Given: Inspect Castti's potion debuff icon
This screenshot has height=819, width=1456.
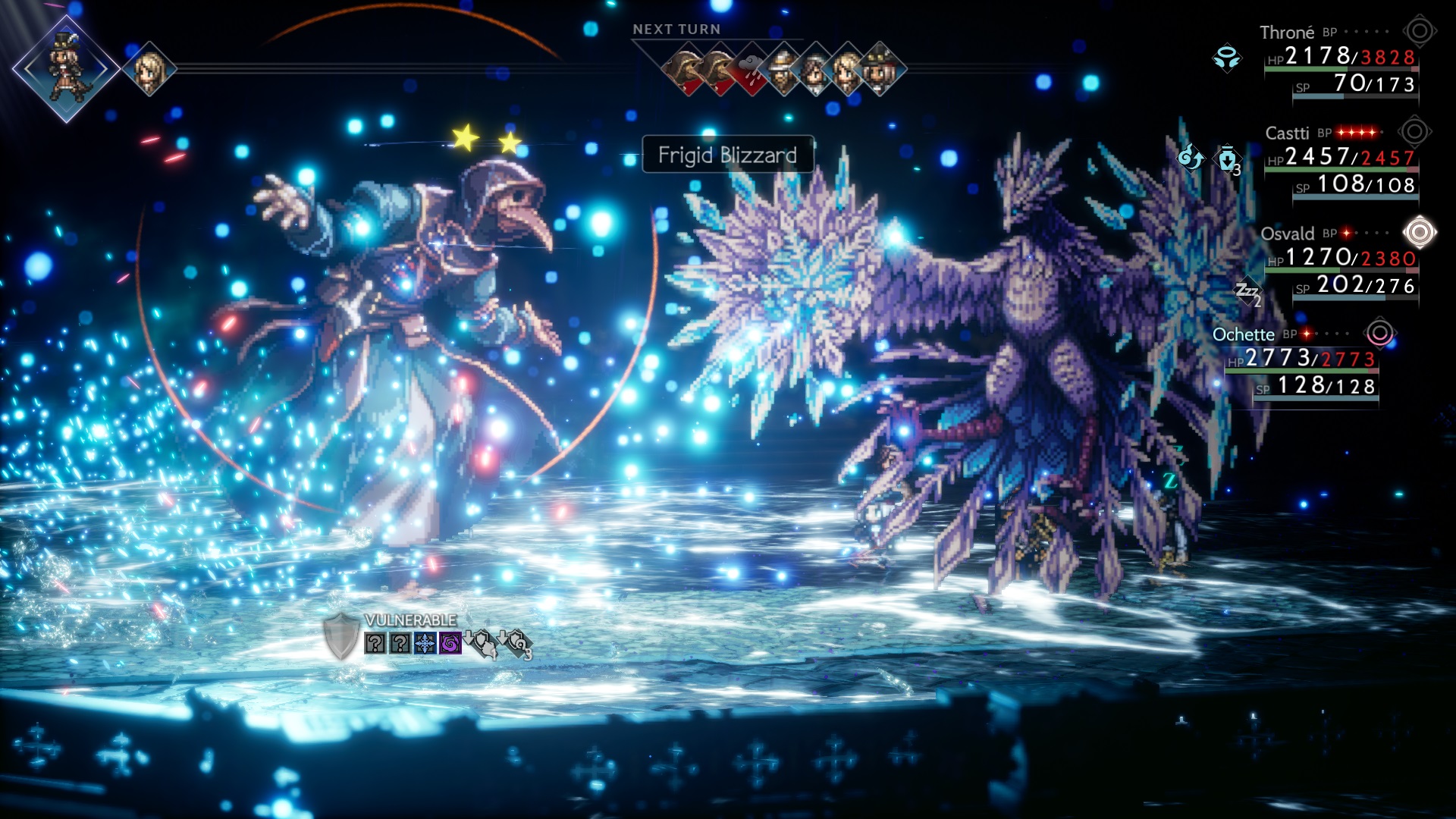Looking at the screenshot, I should (1228, 159).
